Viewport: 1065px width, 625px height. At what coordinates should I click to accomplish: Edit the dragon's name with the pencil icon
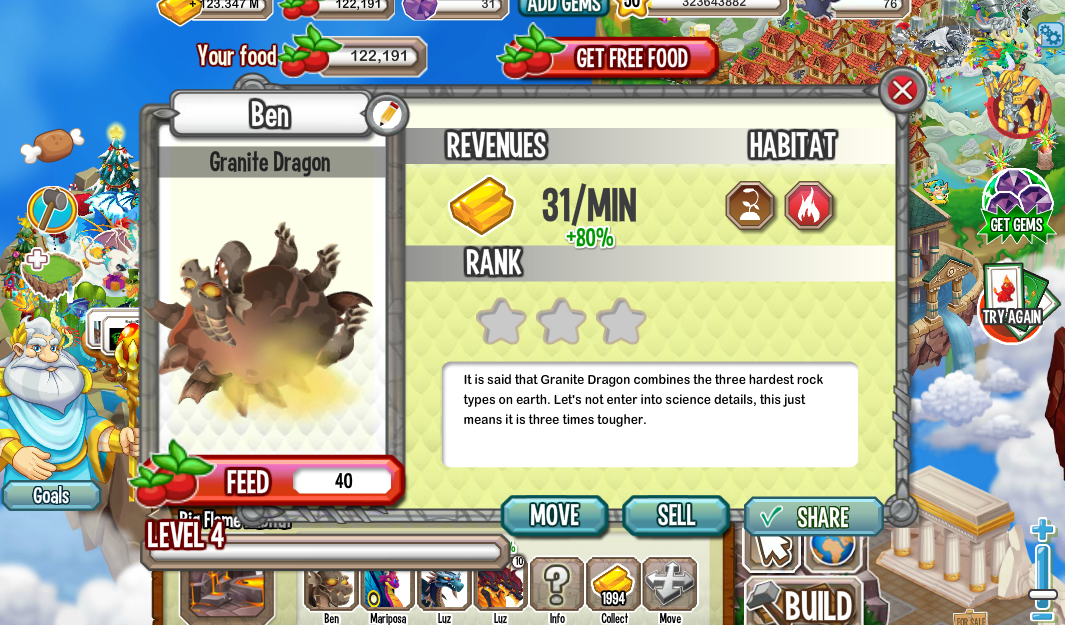click(x=385, y=114)
